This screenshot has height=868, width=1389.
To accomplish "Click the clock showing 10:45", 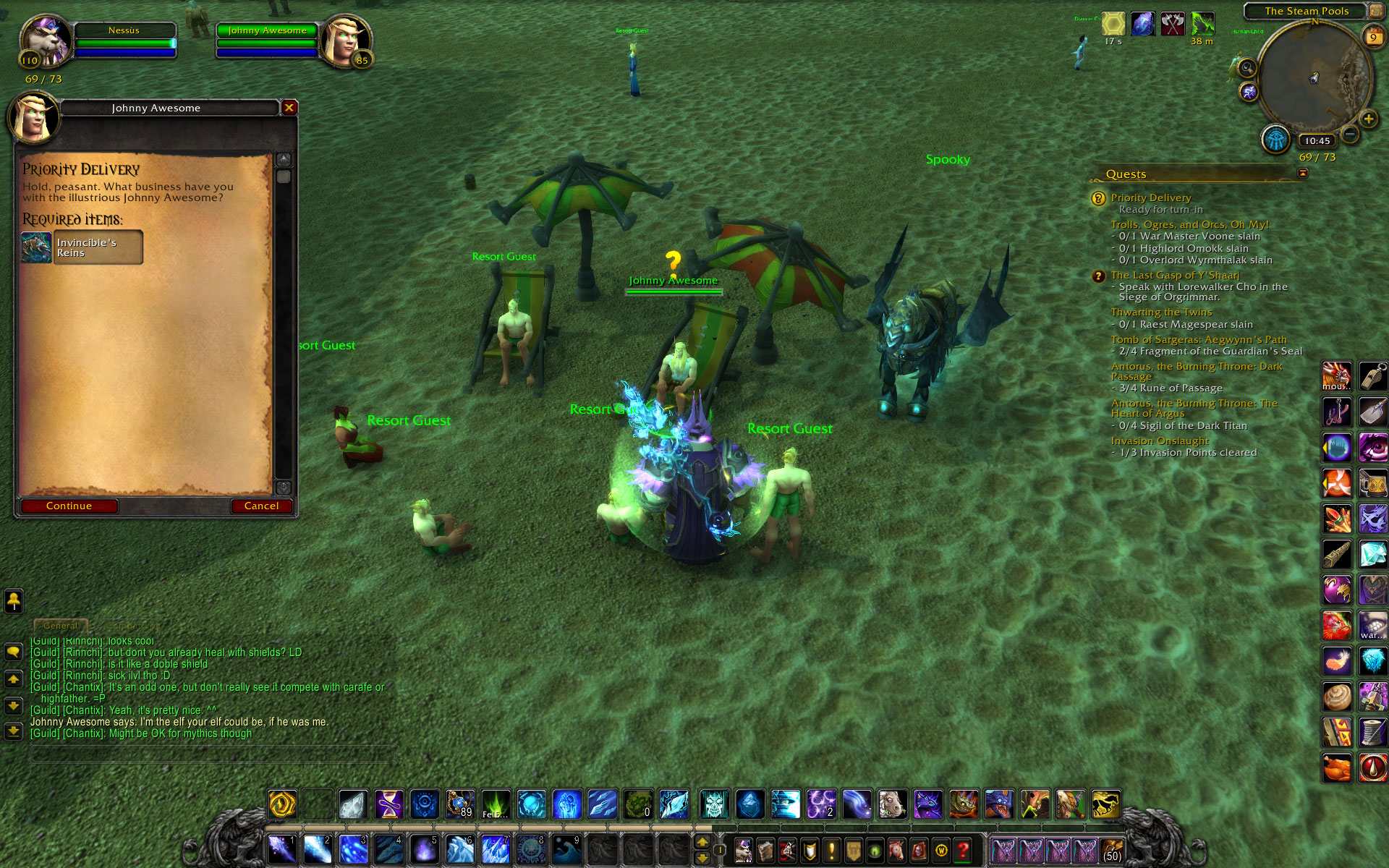I will 1317,141.
